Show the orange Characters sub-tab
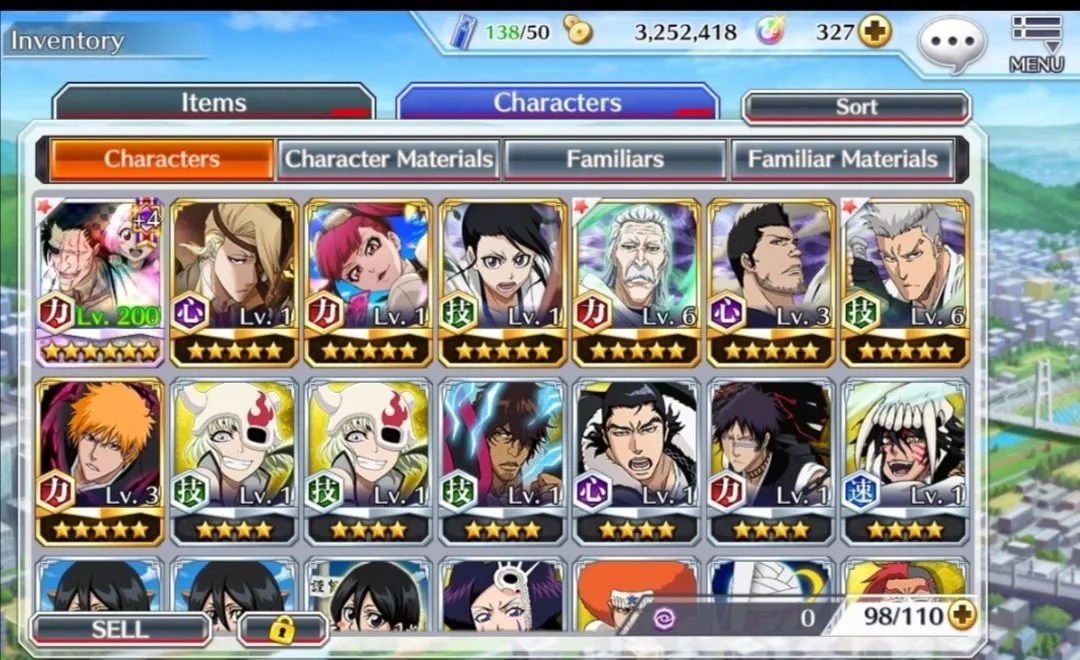The image size is (1080, 660). click(162, 159)
